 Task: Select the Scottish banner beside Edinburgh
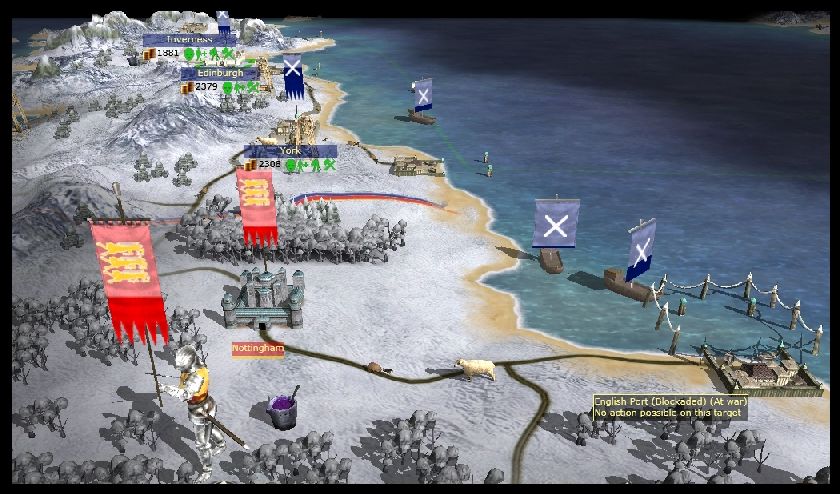(x=292, y=77)
